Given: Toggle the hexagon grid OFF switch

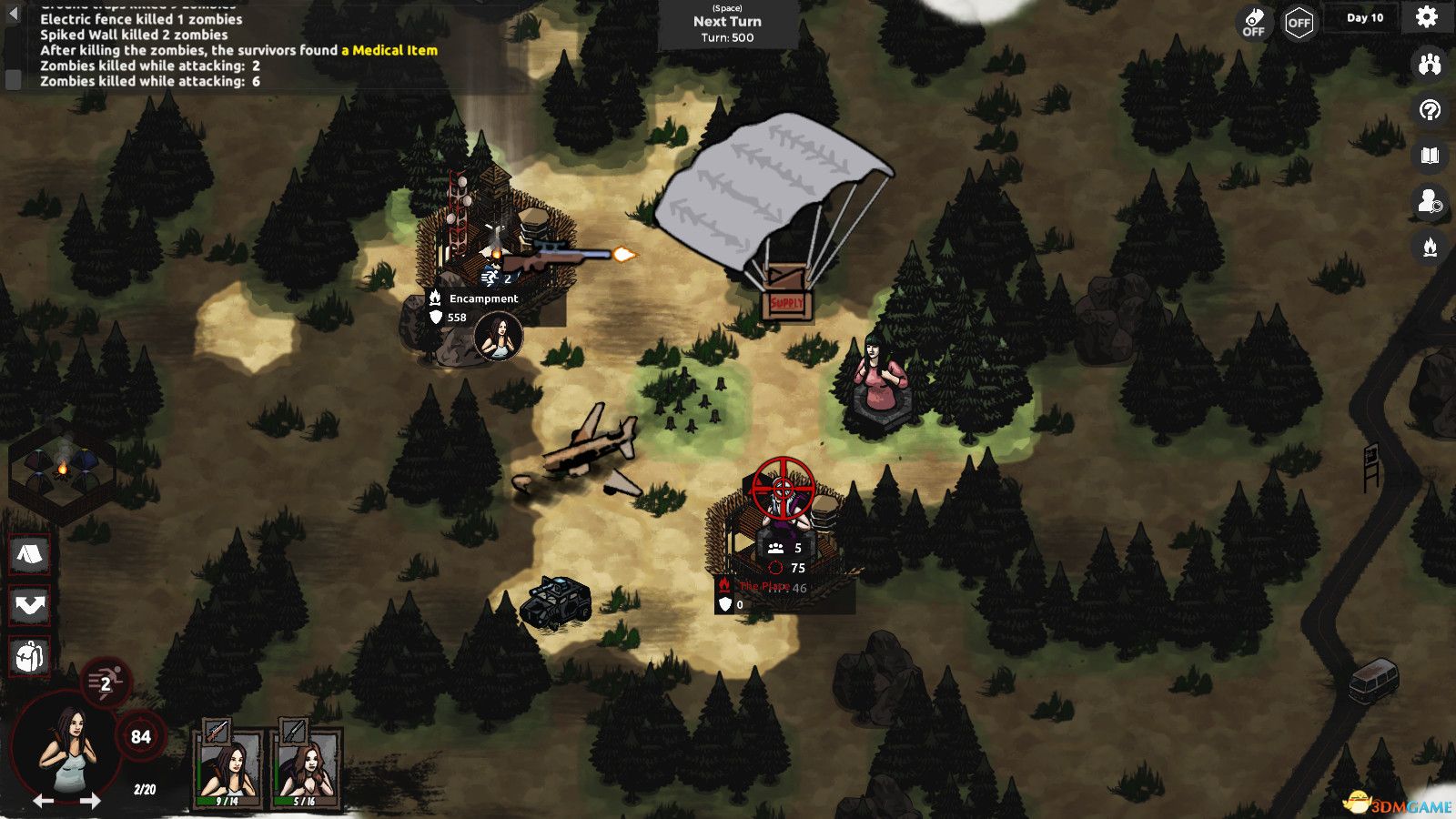Looking at the screenshot, I should point(1299,23).
